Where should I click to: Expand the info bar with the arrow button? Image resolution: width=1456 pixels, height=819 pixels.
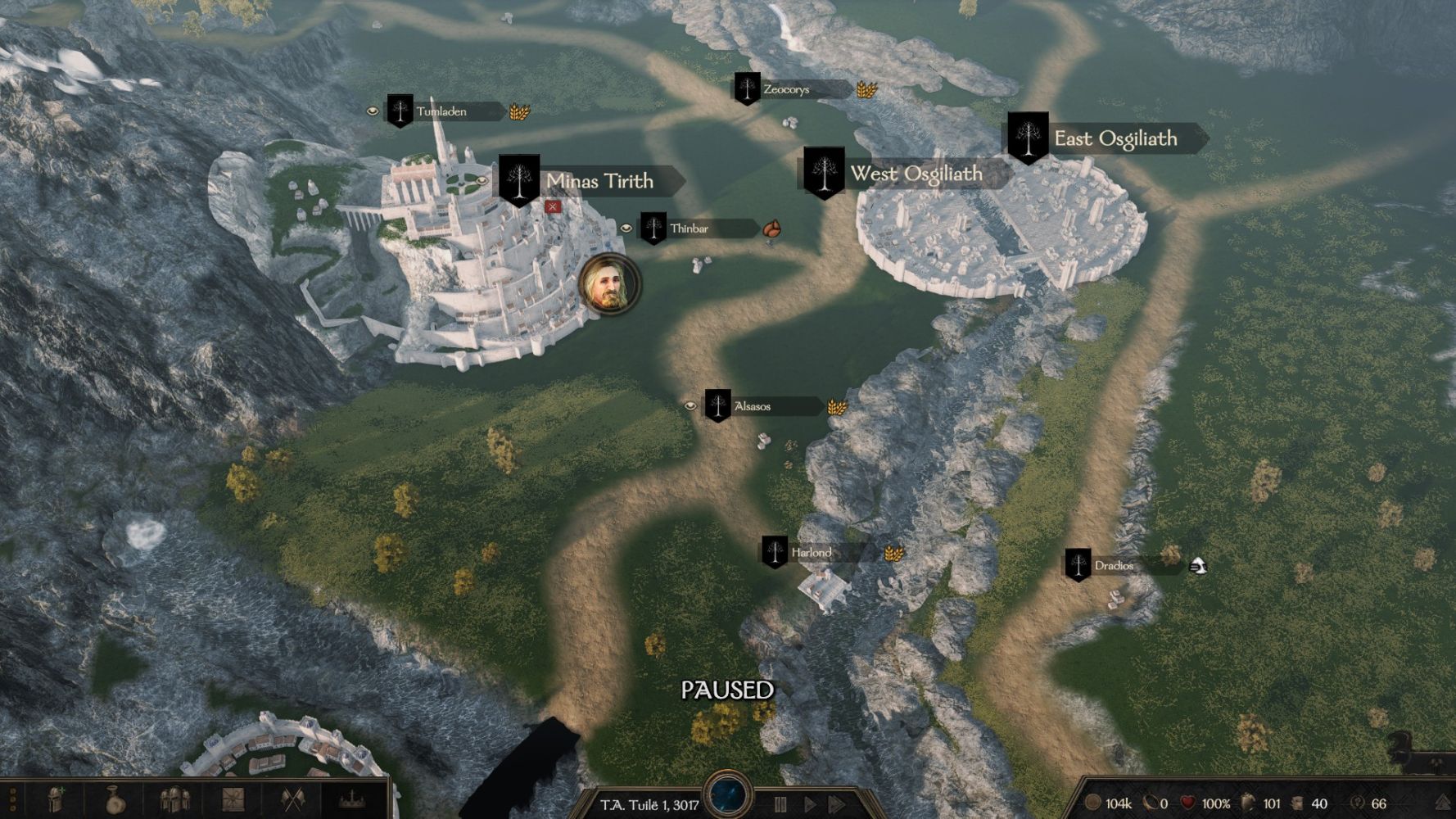(x=1443, y=803)
